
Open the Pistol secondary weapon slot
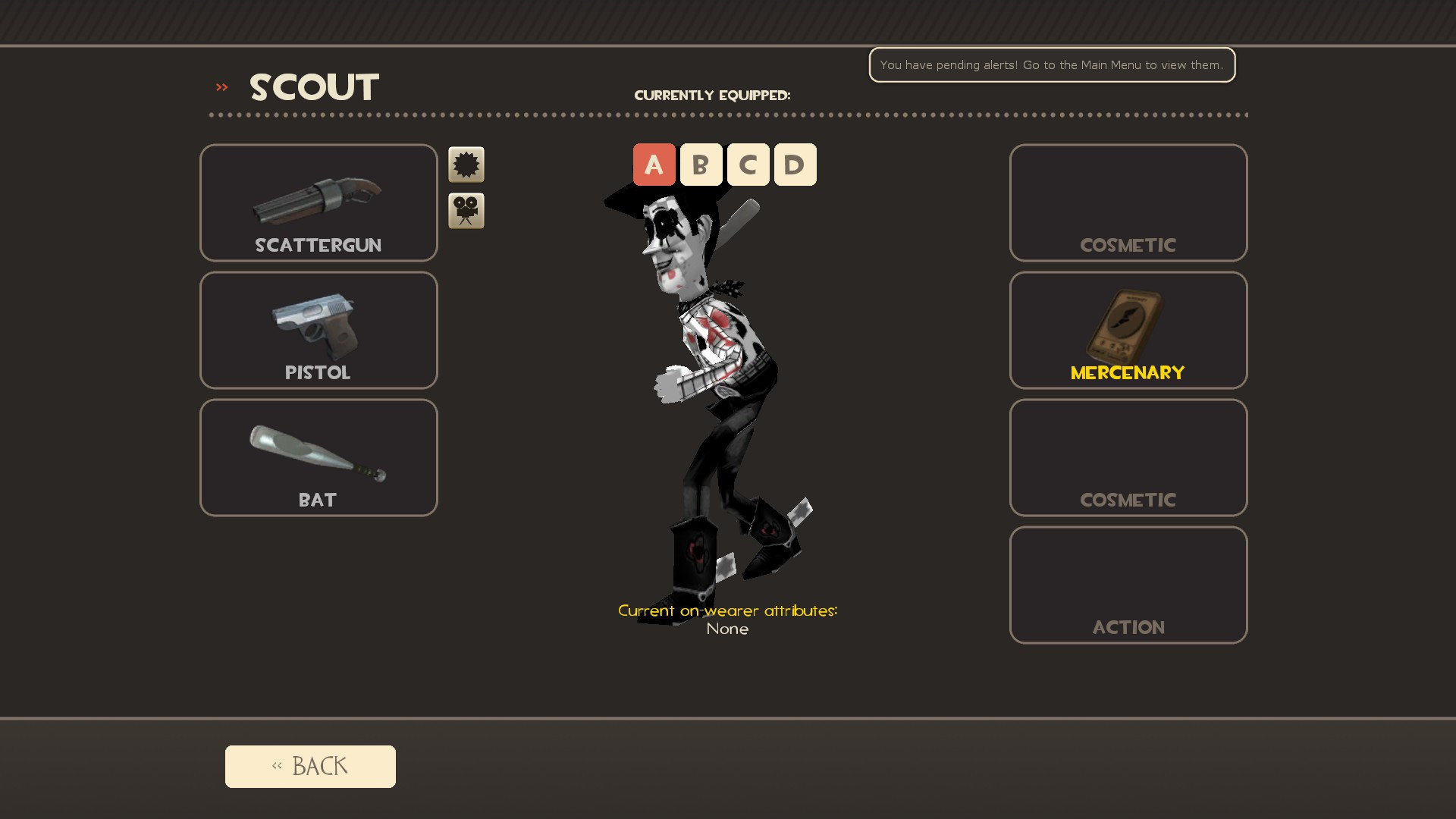pos(318,330)
